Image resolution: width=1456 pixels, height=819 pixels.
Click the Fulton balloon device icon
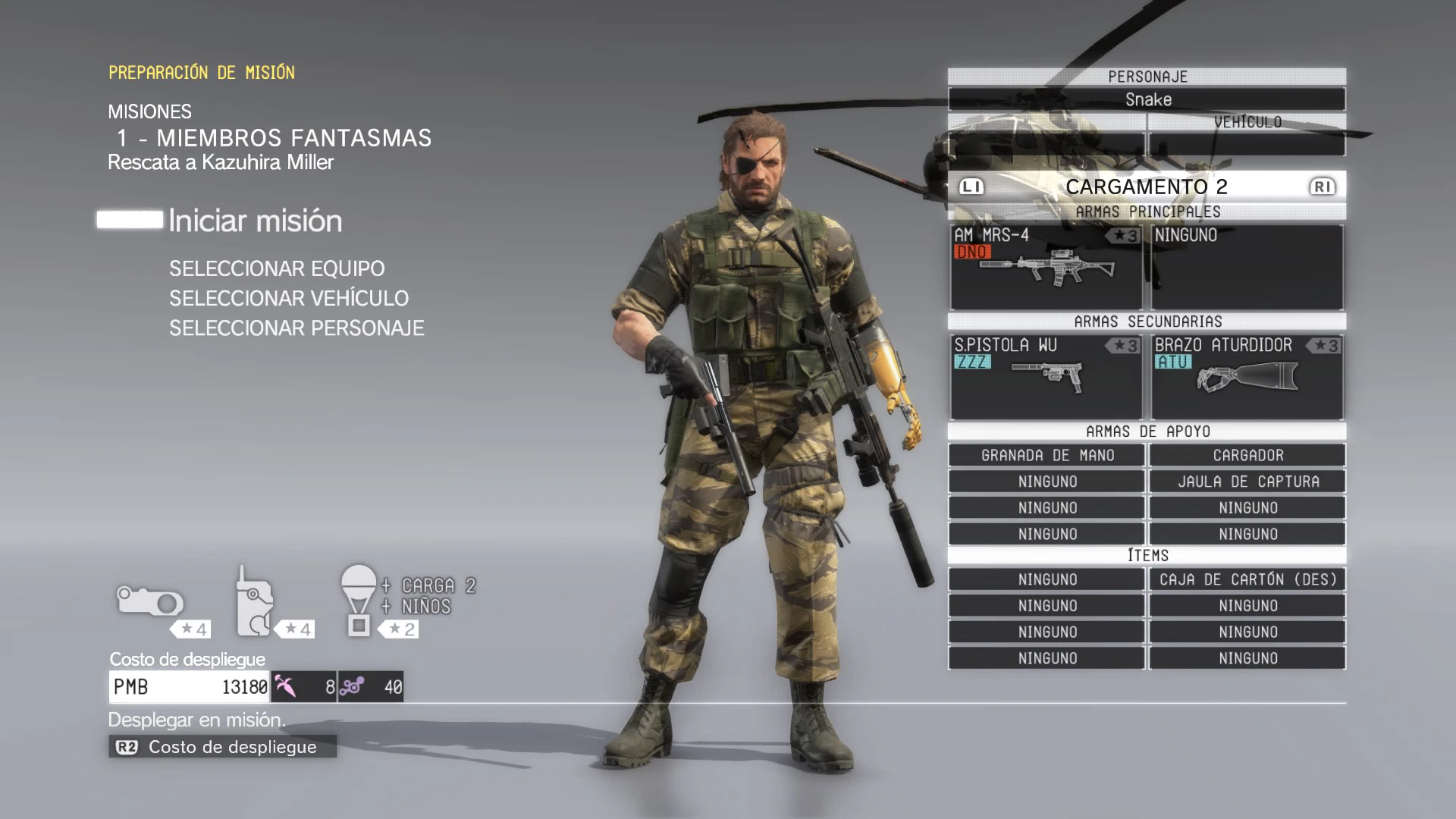coord(359,599)
